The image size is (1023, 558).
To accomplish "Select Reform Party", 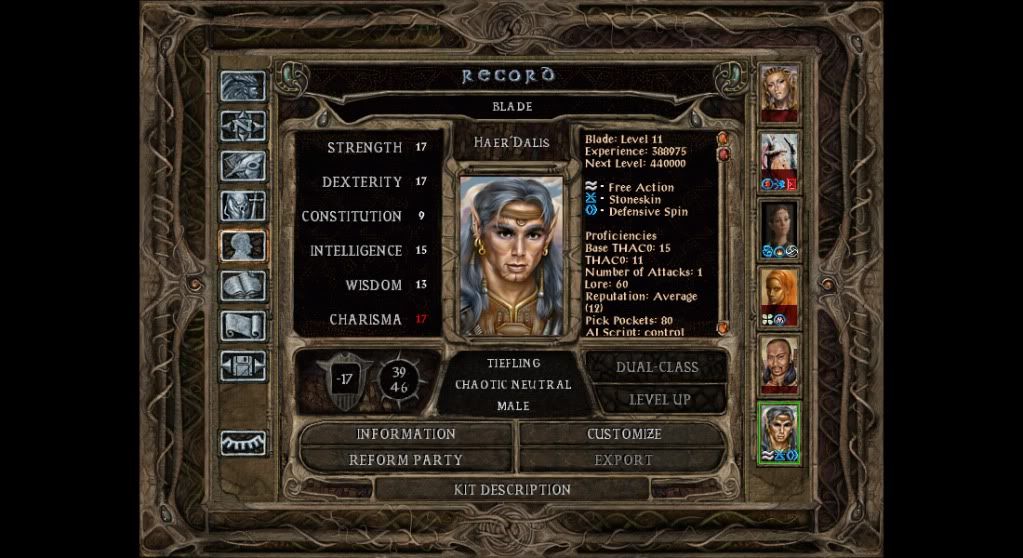I will [406, 460].
